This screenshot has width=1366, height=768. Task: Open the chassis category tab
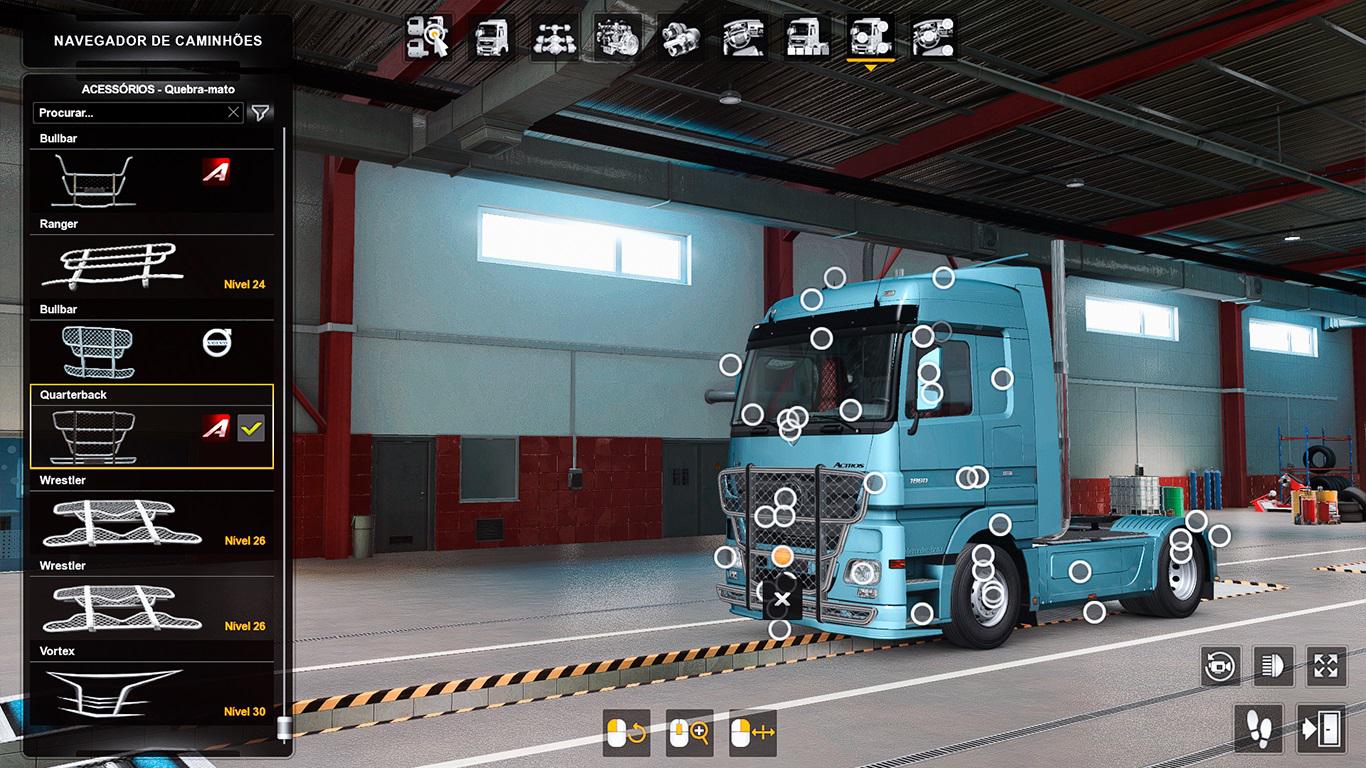(x=554, y=38)
